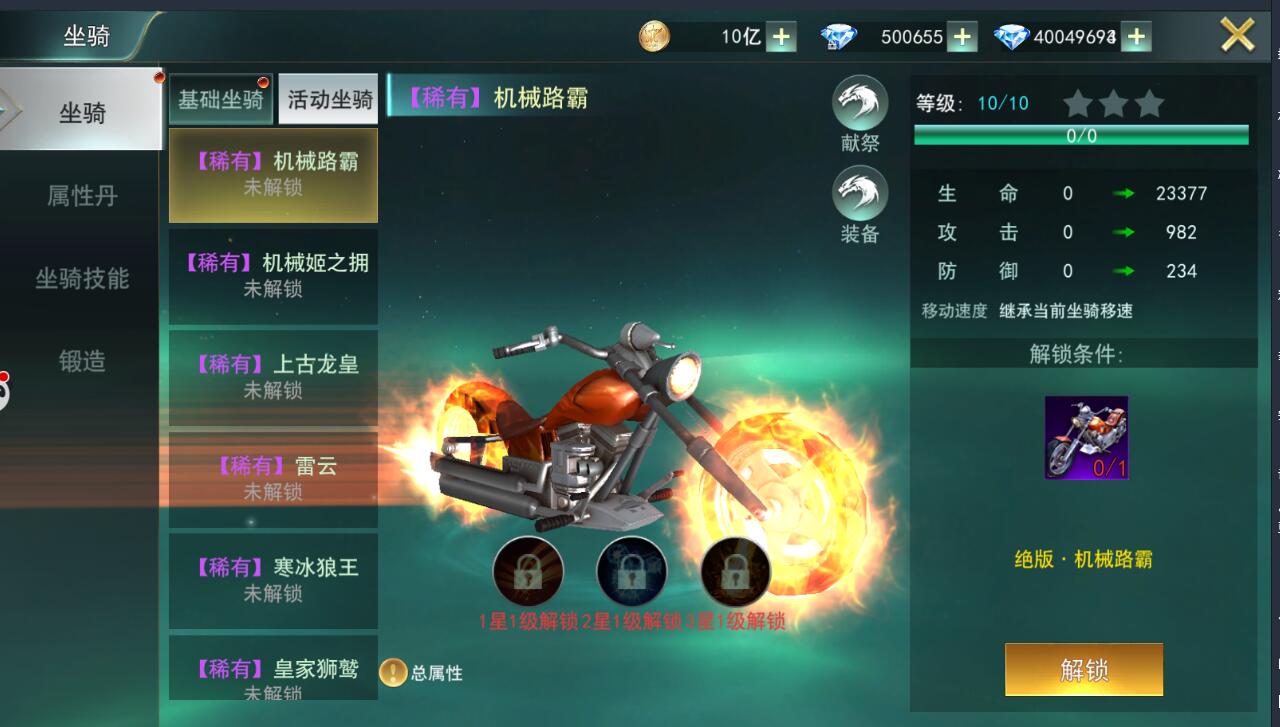This screenshot has height=727, width=1280.
Task: Select the 坐骑 side menu entry
Action: point(82,112)
